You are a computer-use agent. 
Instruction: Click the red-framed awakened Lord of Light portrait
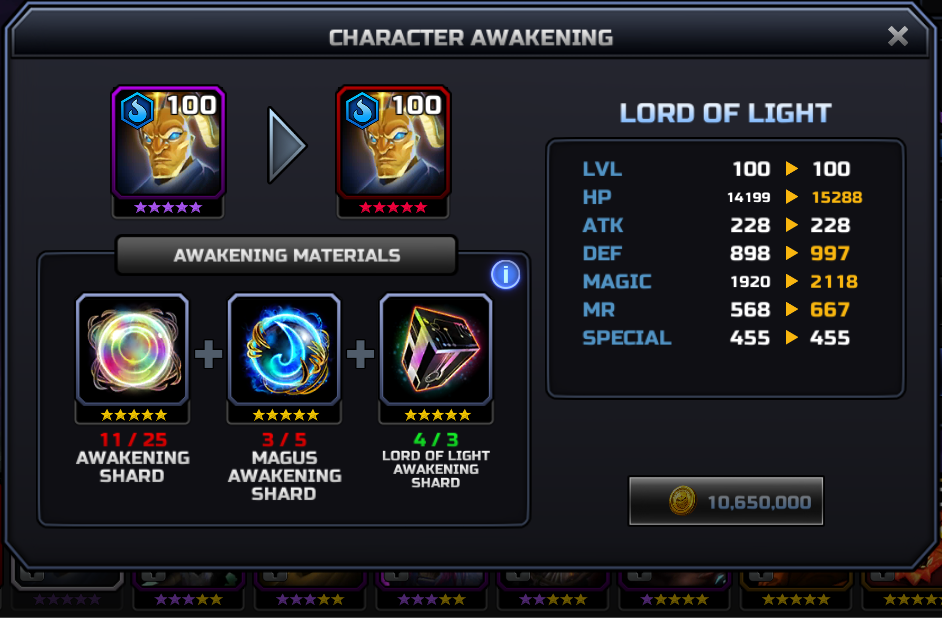pyautogui.click(x=393, y=142)
